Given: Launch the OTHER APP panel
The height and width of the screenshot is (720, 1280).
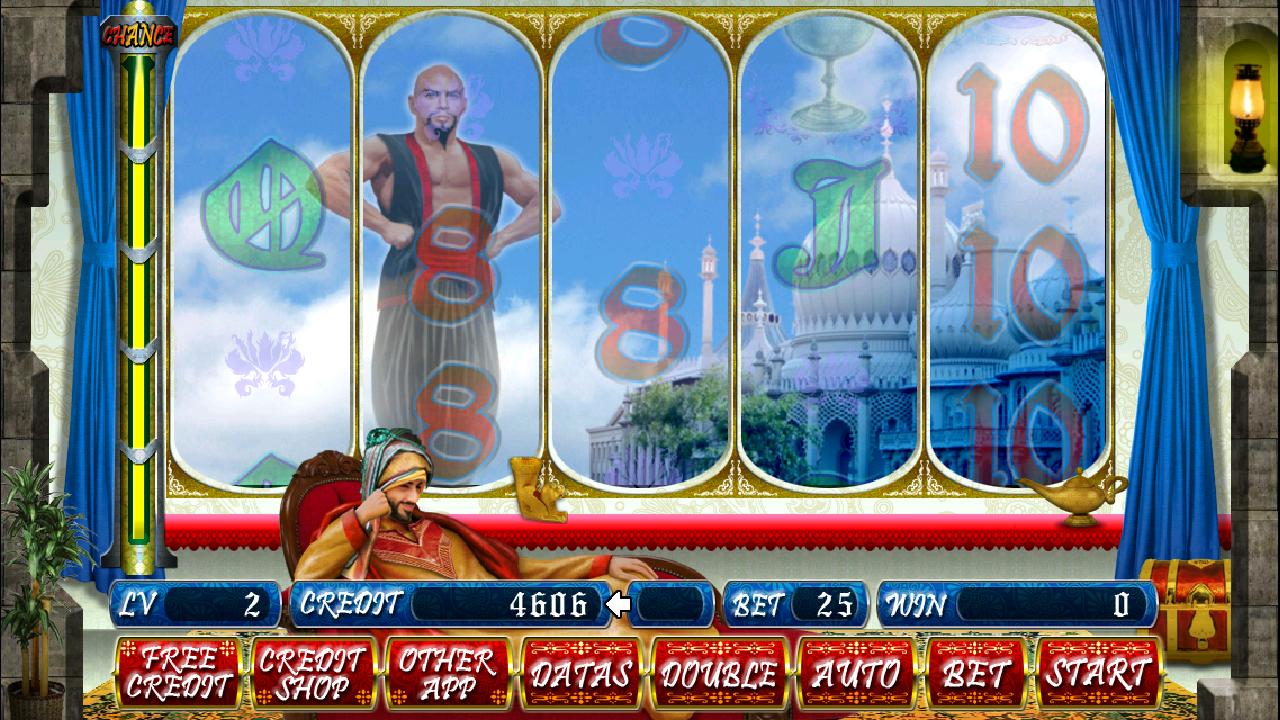Looking at the screenshot, I should (448, 675).
